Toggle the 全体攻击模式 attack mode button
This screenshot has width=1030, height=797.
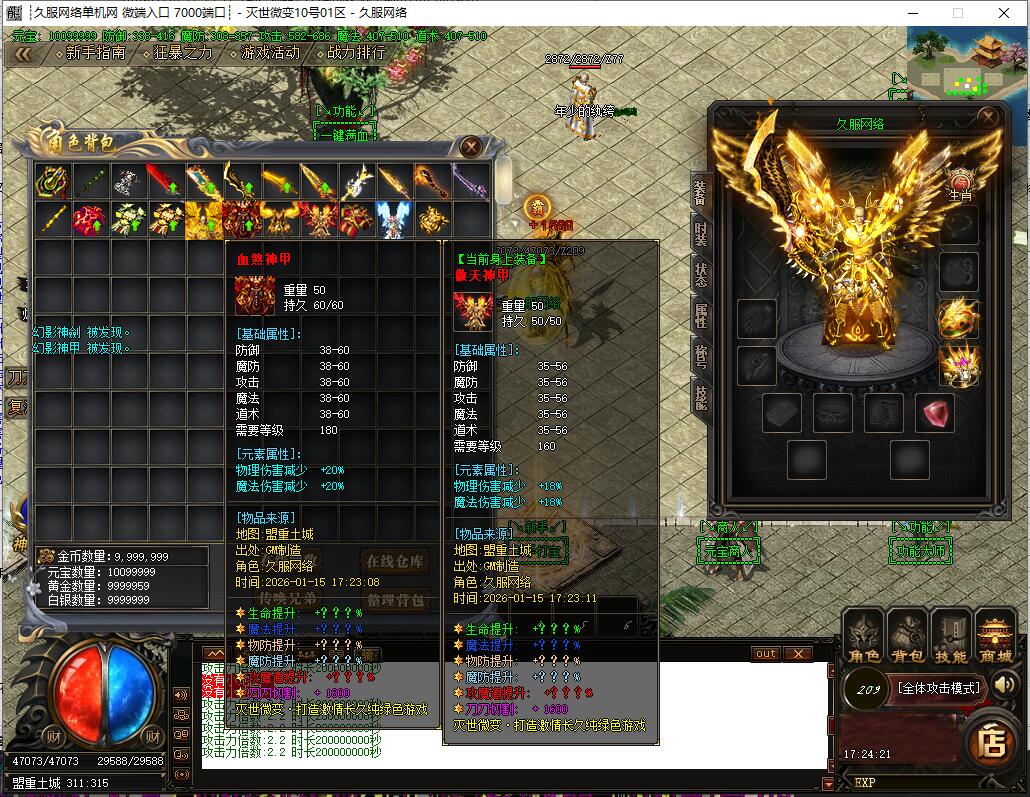[939, 688]
